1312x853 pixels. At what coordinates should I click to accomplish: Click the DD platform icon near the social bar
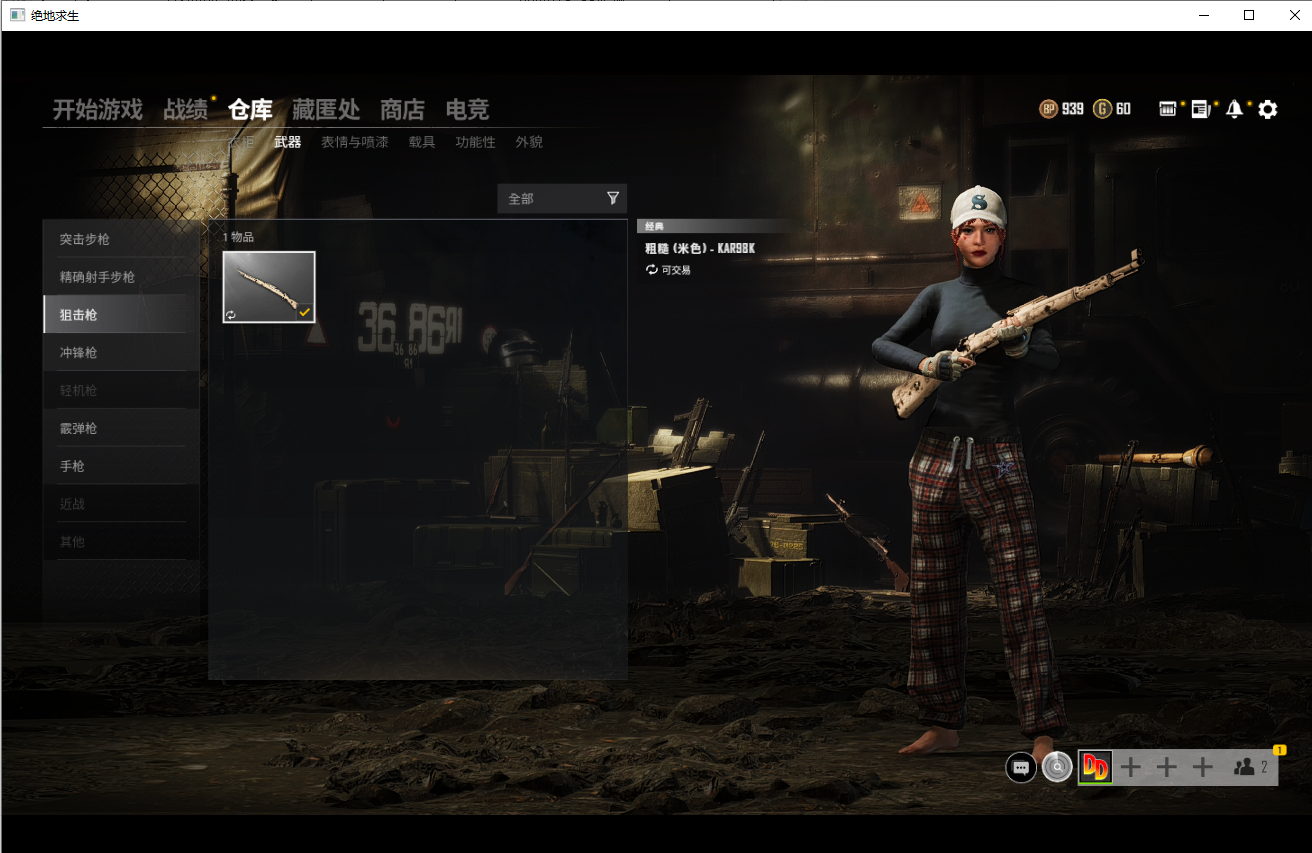[x=1094, y=767]
